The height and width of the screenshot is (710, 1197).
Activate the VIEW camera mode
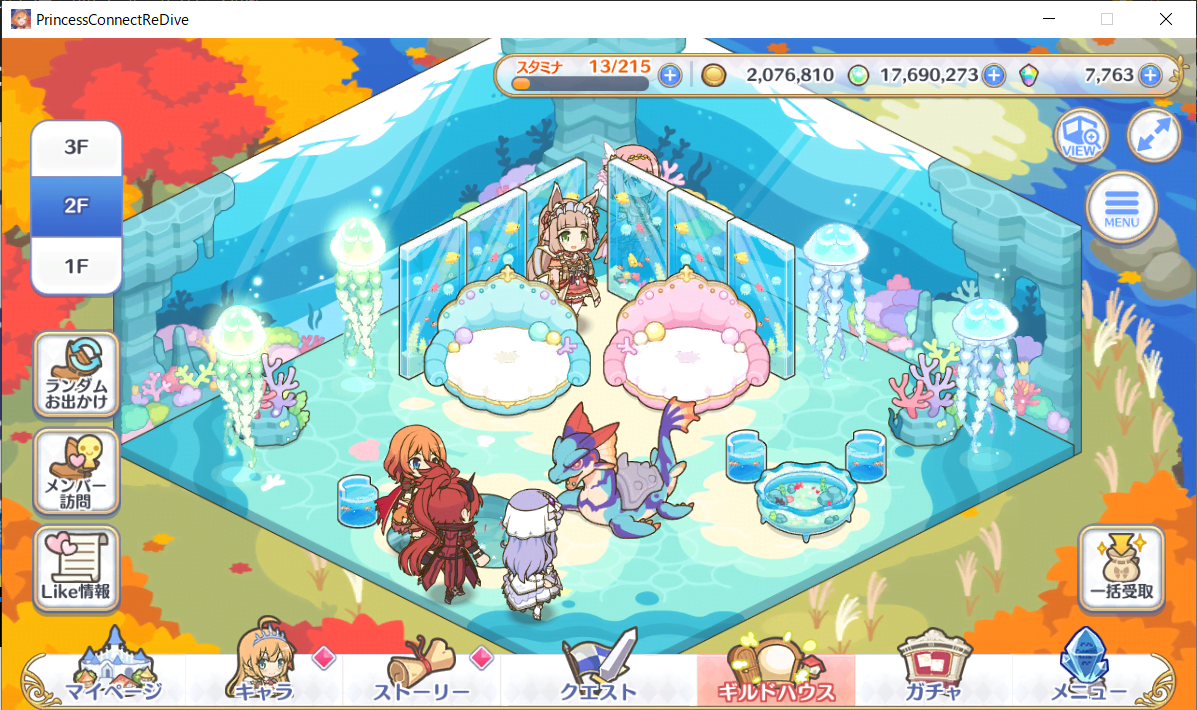click(1083, 136)
